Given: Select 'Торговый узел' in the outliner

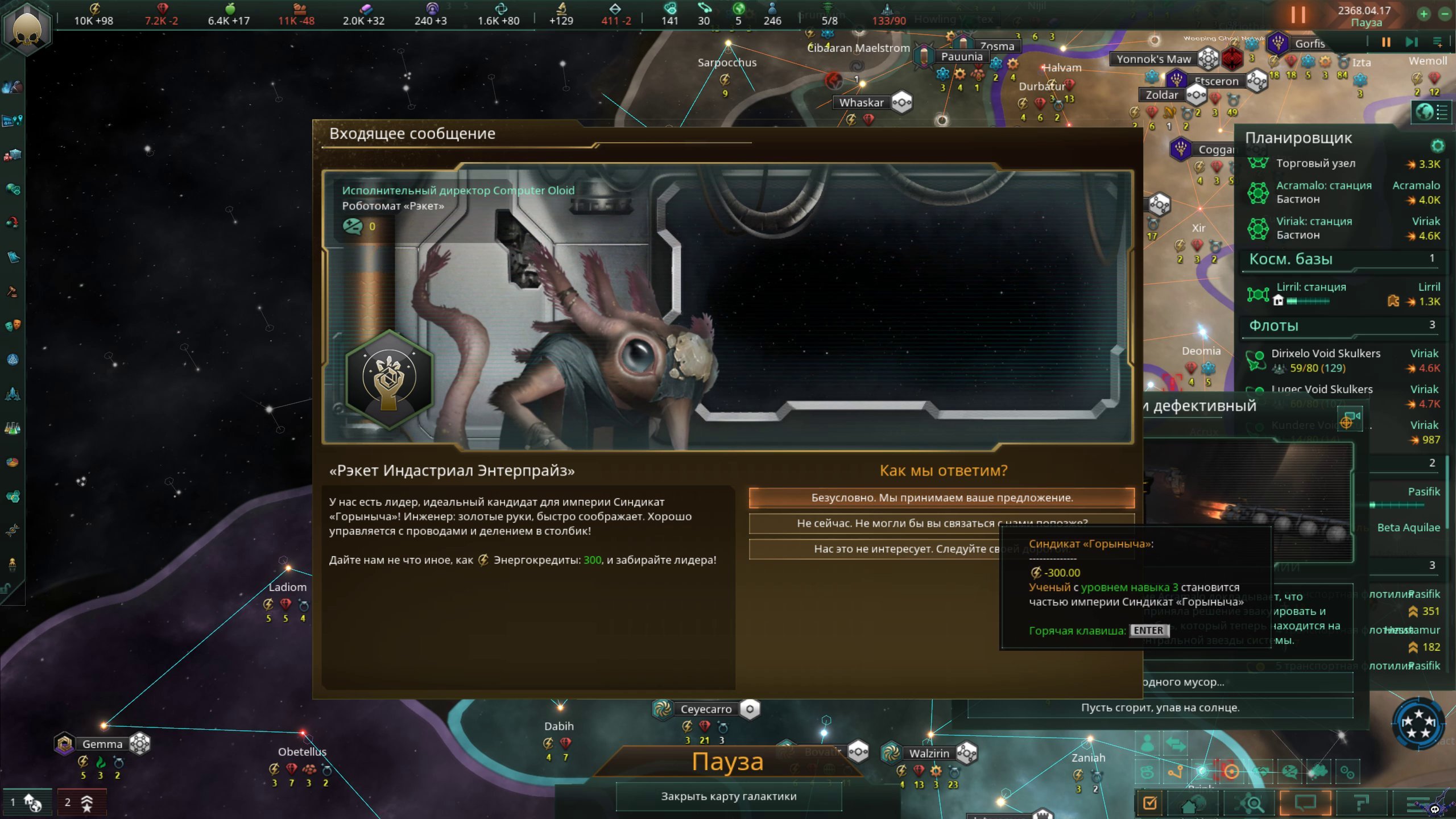Looking at the screenshot, I should (1315, 164).
